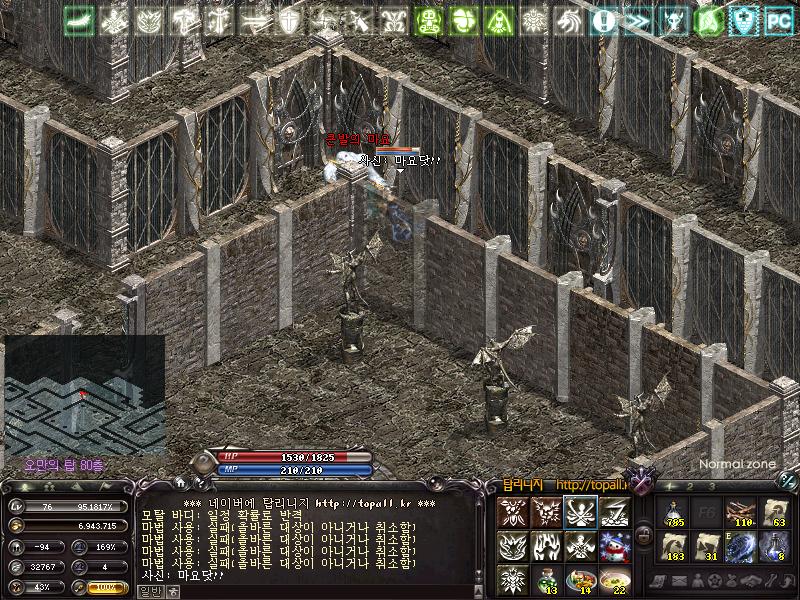Click the minimap of the tower floor
The width and height of the screenshot is (800, 600).
point(85,395)
